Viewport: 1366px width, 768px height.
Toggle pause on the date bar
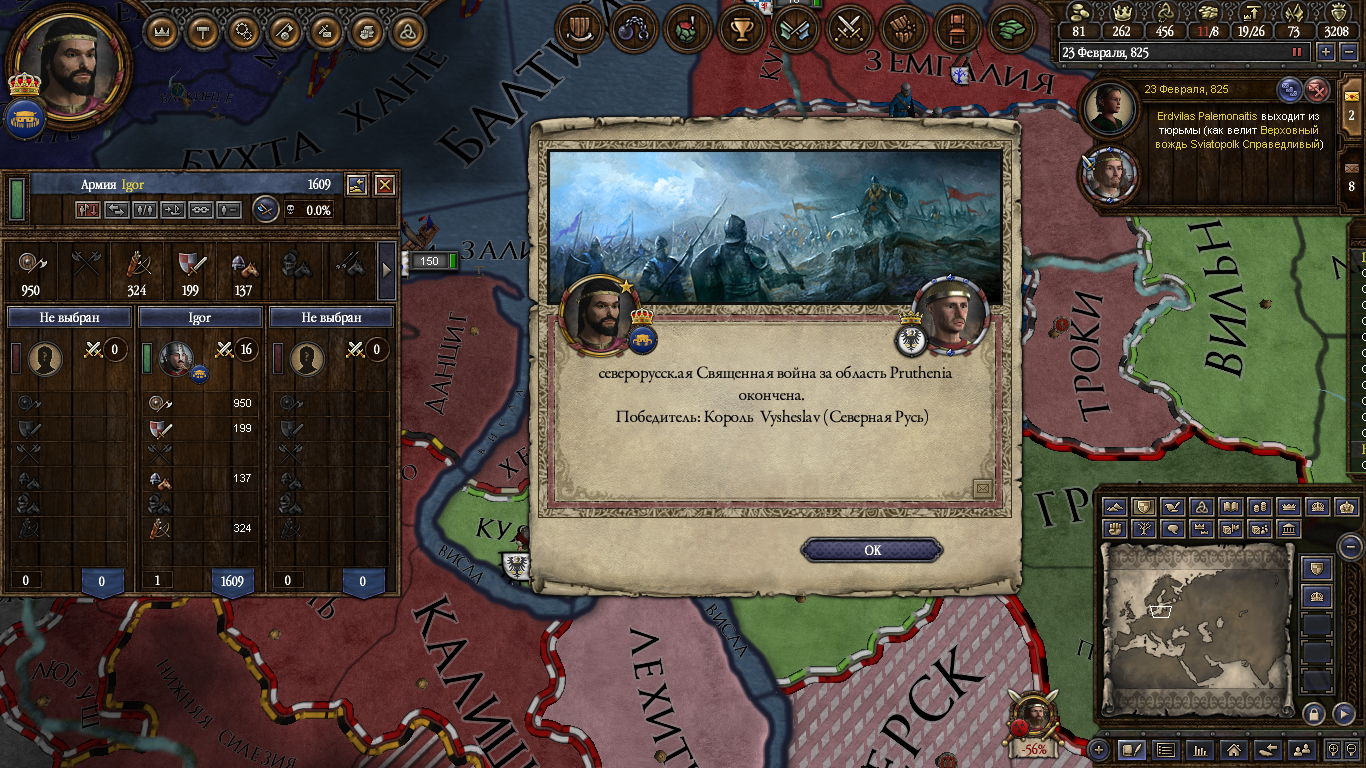[1298, 51]
